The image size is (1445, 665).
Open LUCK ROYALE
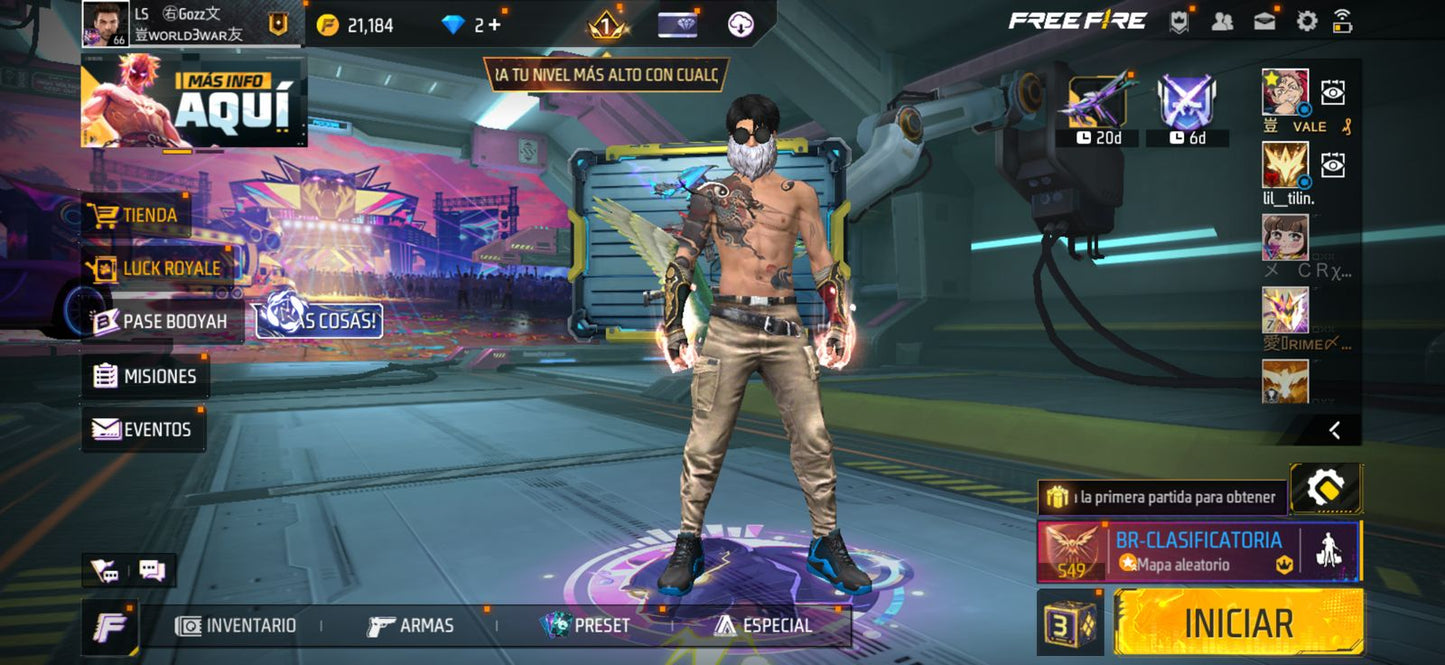coord(155,268)
